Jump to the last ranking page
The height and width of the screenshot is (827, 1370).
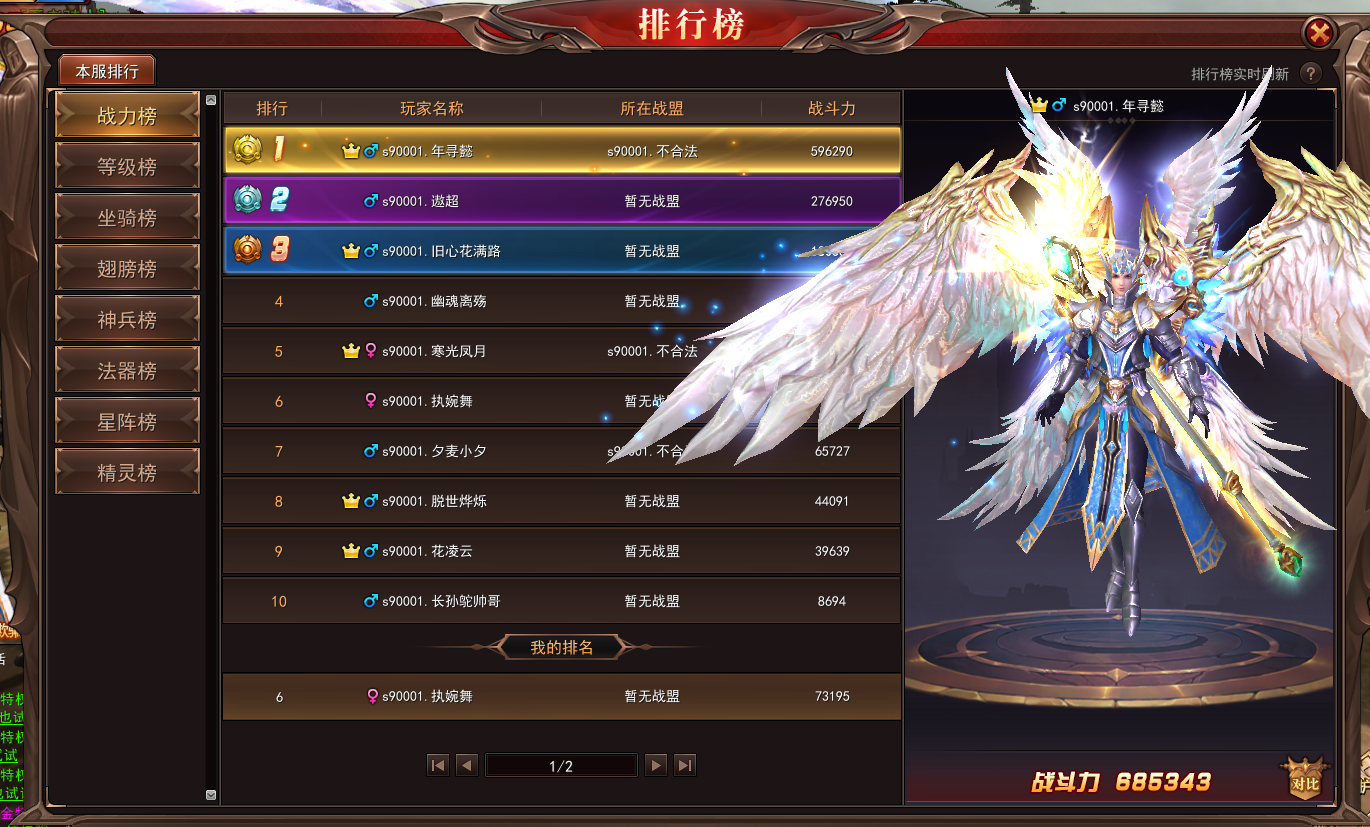coord(685,766)
